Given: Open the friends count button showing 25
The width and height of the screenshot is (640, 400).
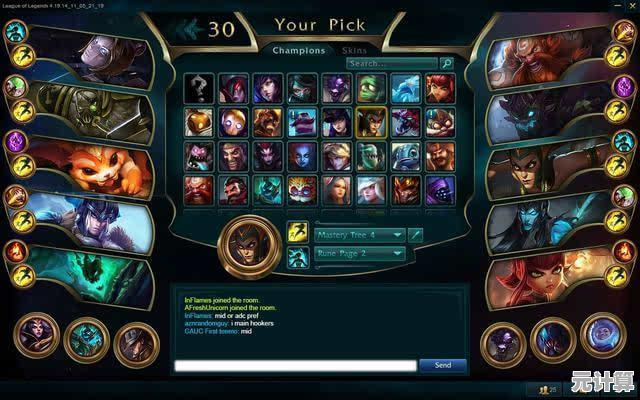Looking at the screenshot, I should tap(547, 389).
